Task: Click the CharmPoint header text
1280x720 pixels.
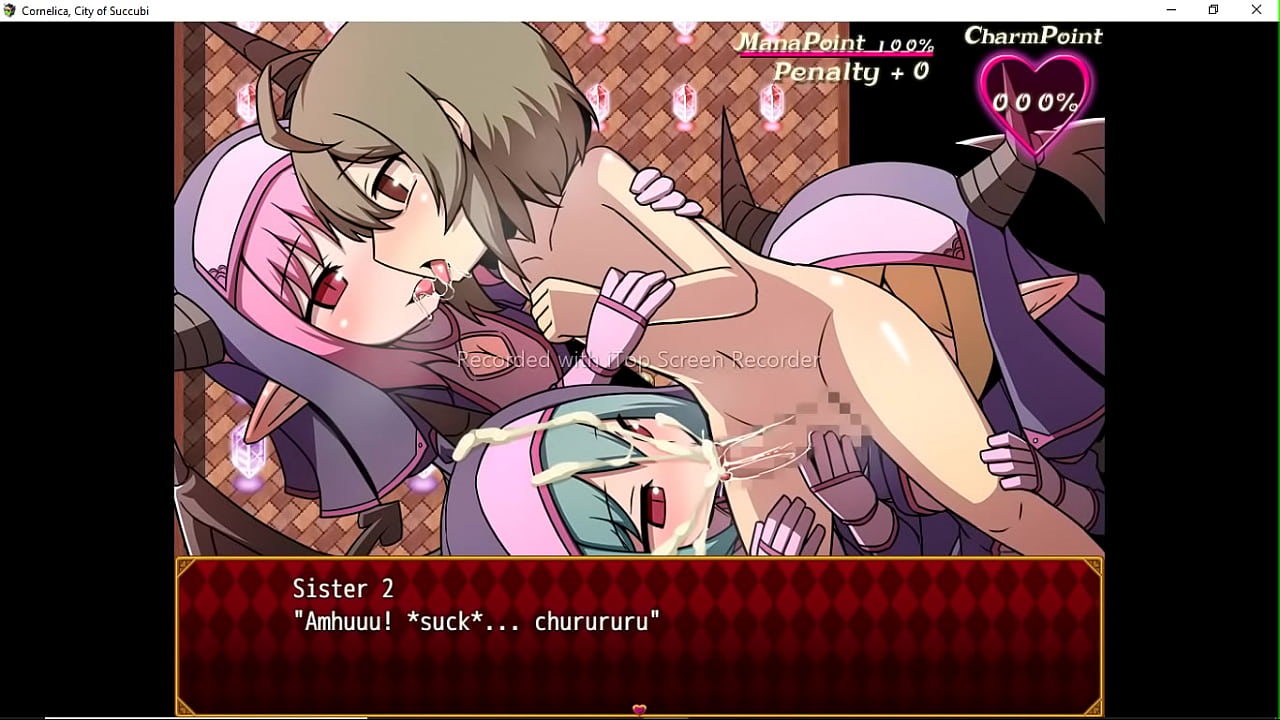Action: click(x=1033, y=35)
